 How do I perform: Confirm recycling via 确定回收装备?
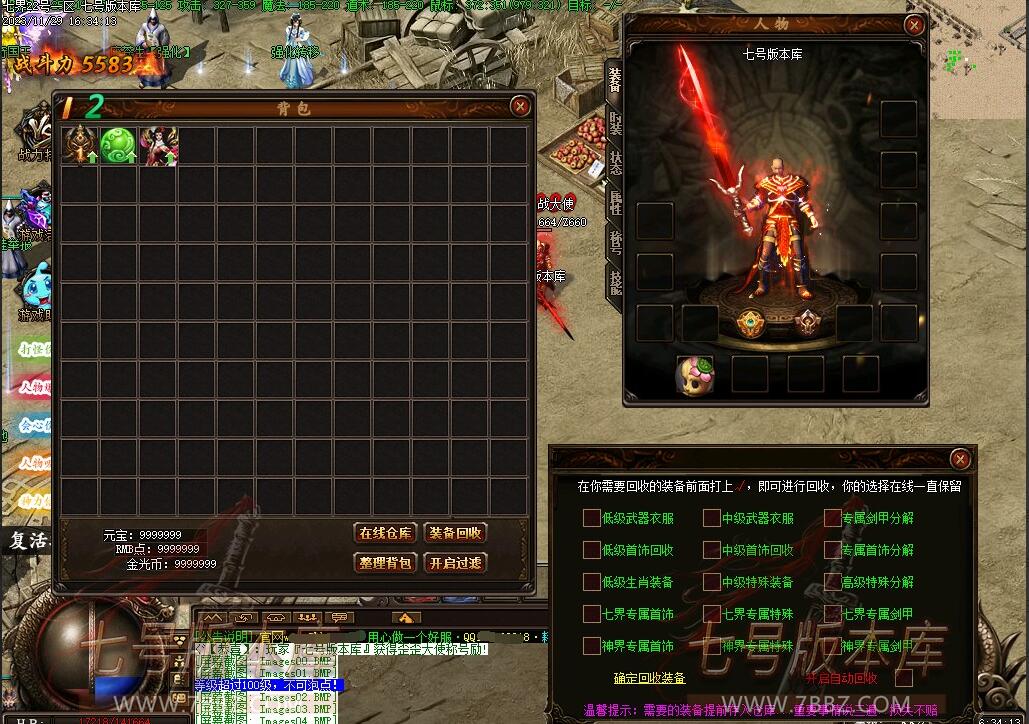pos(649,678)
